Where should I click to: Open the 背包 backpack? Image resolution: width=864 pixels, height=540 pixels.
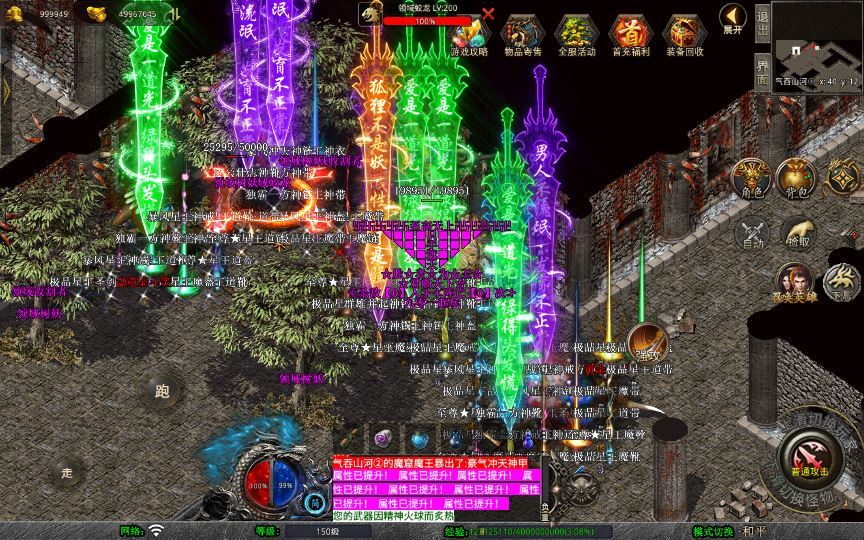(797, 177)
